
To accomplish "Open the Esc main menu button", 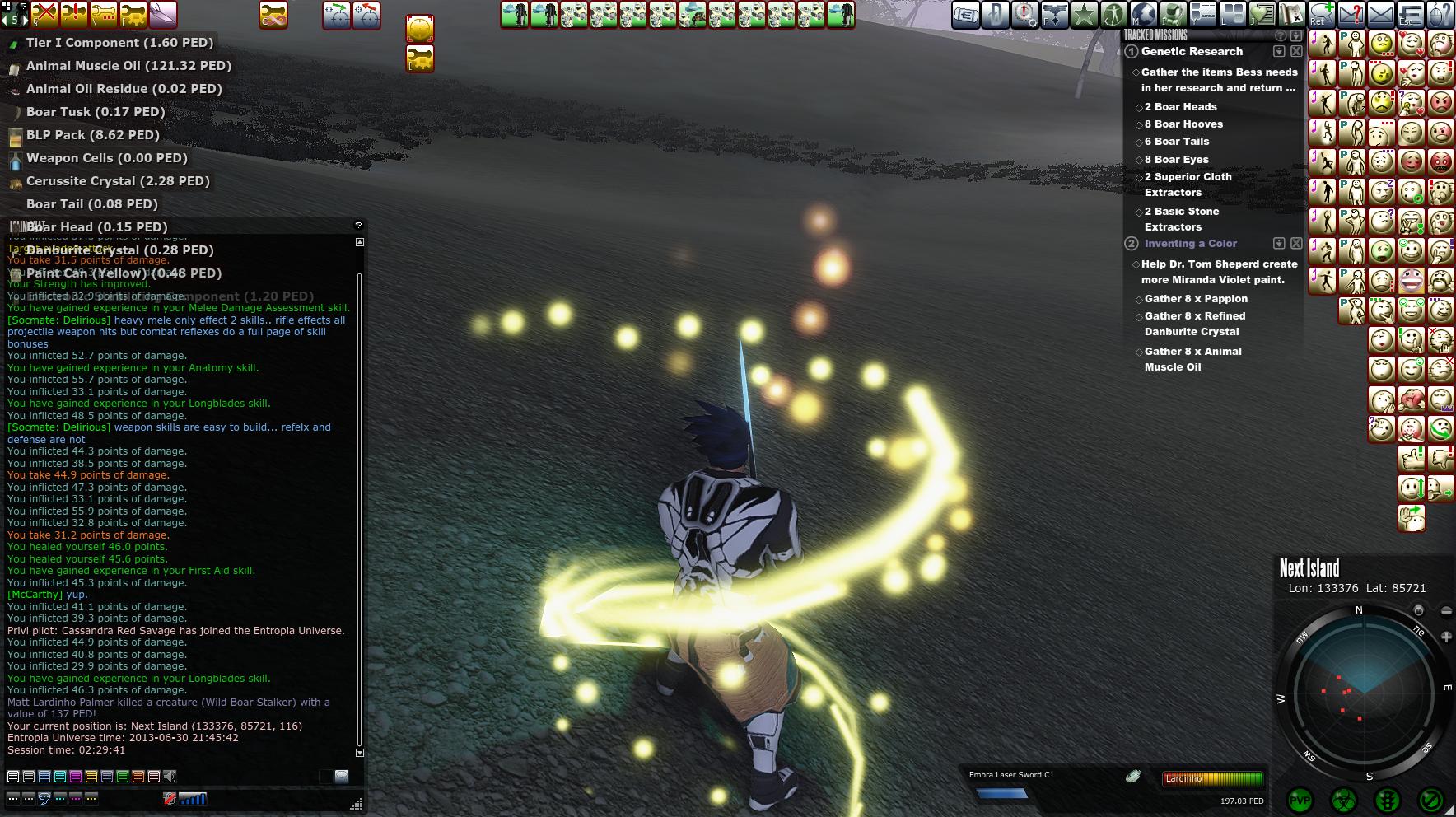I will [x=1410, y=14].
